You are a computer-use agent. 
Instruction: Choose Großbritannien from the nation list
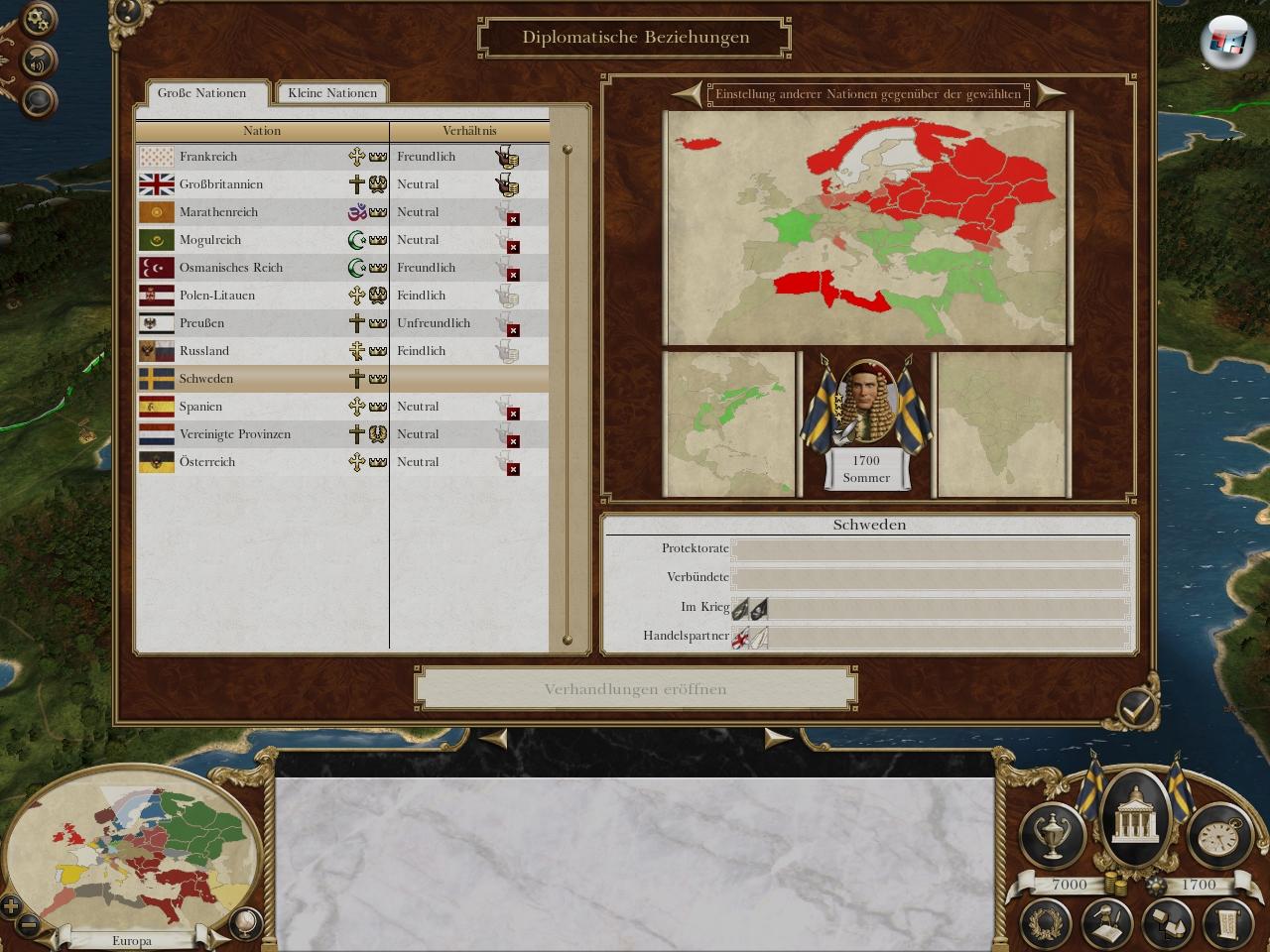220,184
